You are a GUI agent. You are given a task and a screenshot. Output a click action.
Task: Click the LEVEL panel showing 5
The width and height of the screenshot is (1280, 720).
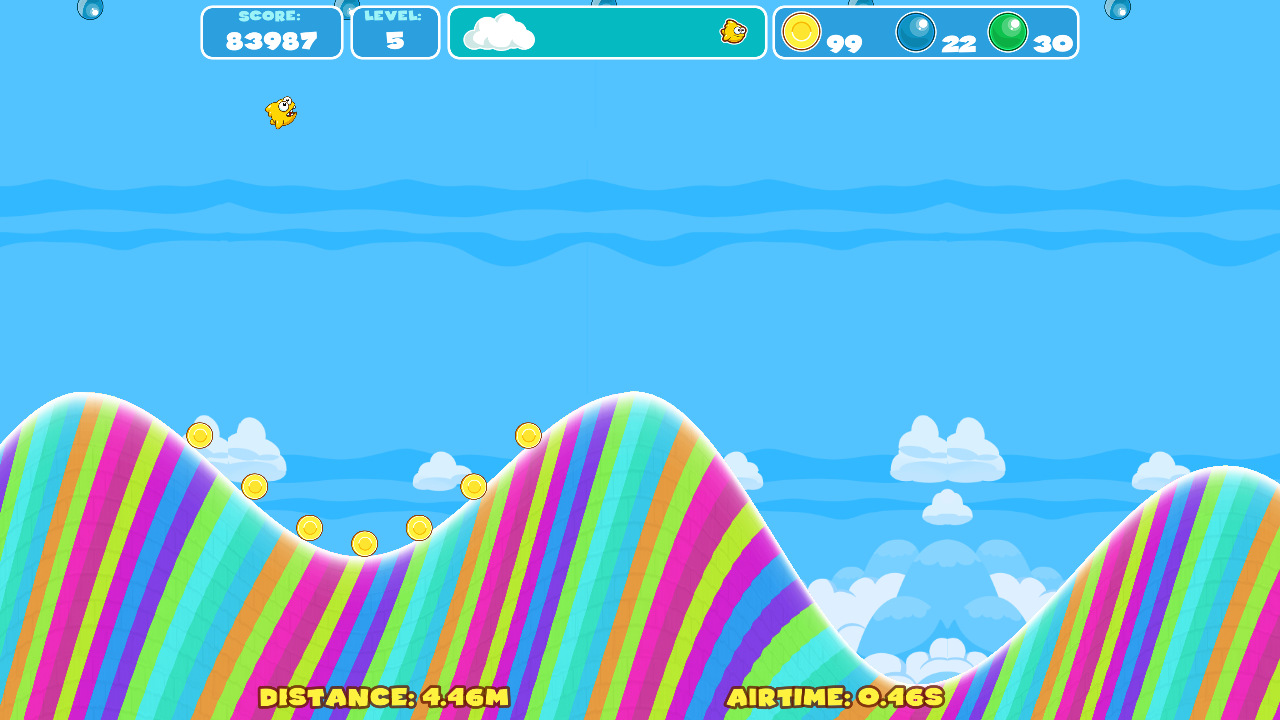(395, 32)
